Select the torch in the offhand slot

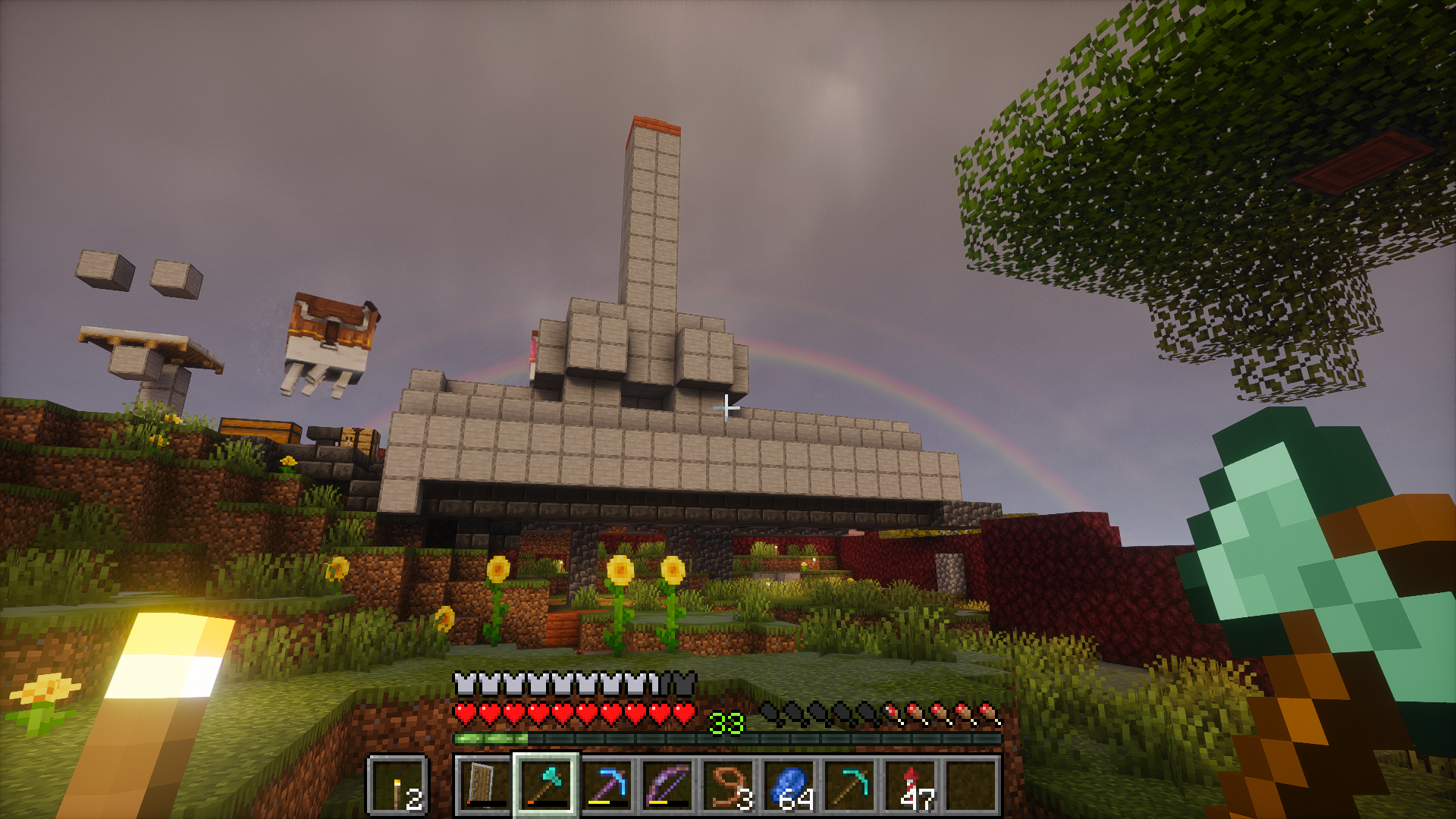(x=398, y=786)
